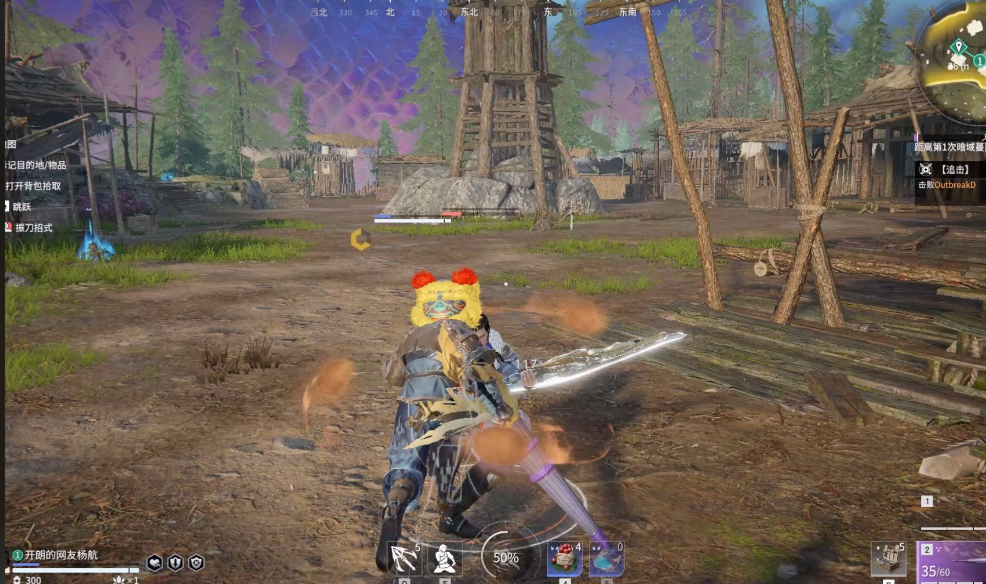Activate the grappling hook skill icon
The image size is (986, 584).
403,558
